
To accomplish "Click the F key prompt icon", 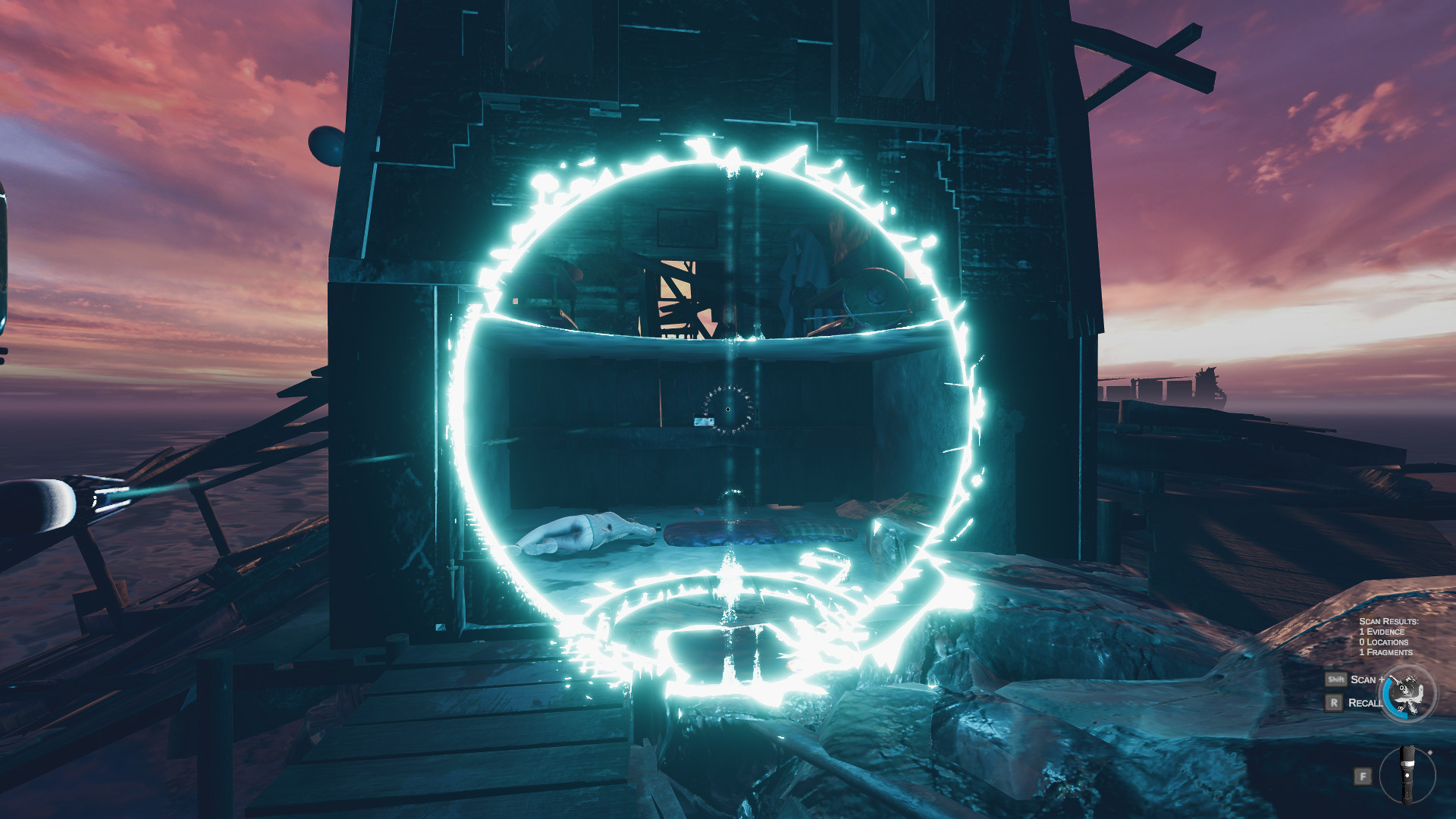I will (1363, 776).
